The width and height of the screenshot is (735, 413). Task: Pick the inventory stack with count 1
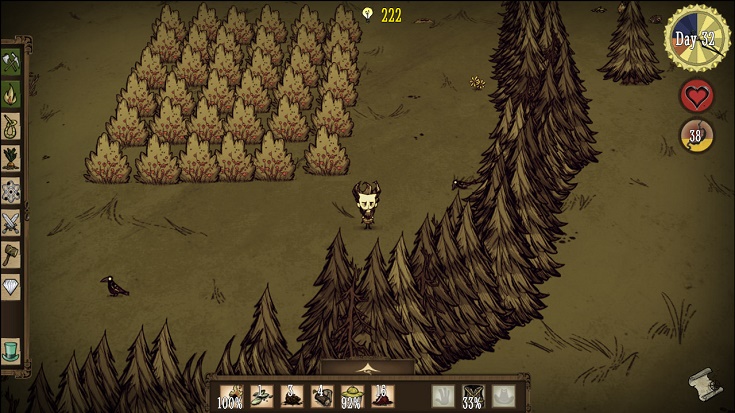tap(262, 396)
